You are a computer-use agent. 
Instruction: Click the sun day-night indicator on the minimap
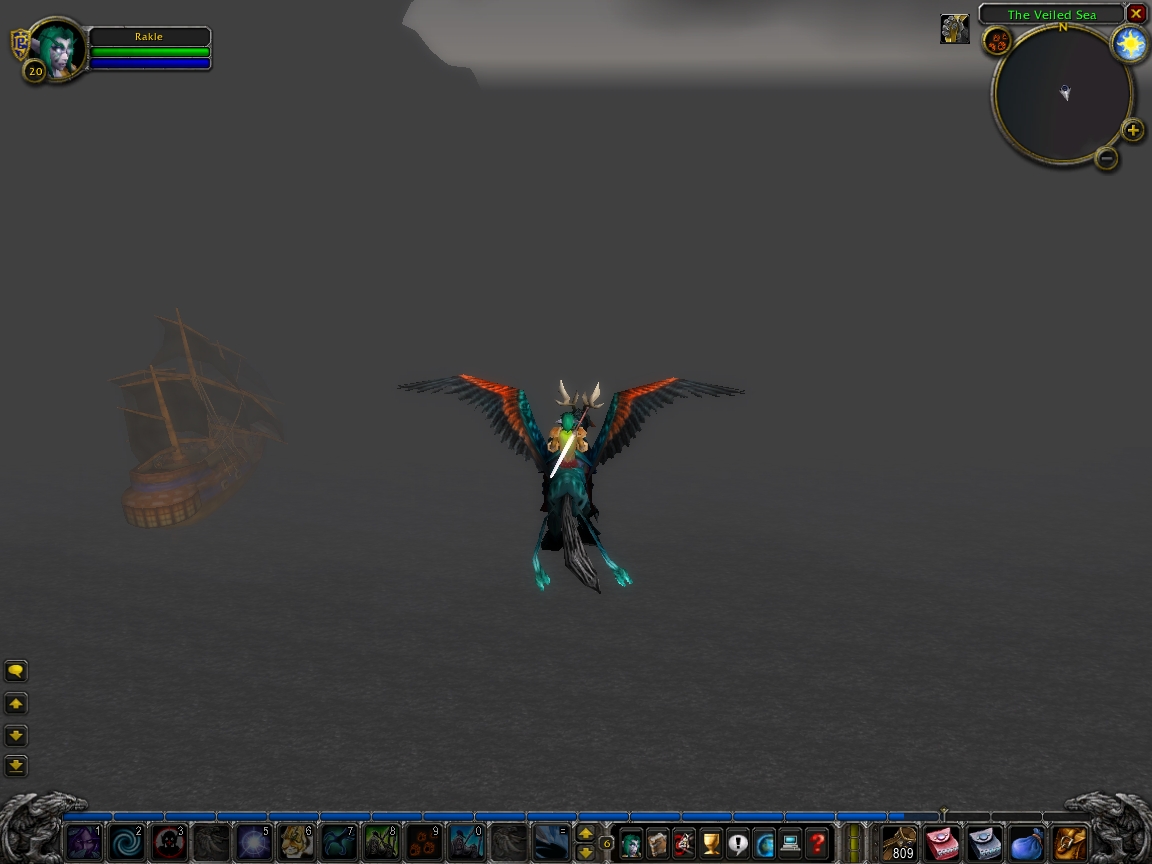click(1130, 44)
